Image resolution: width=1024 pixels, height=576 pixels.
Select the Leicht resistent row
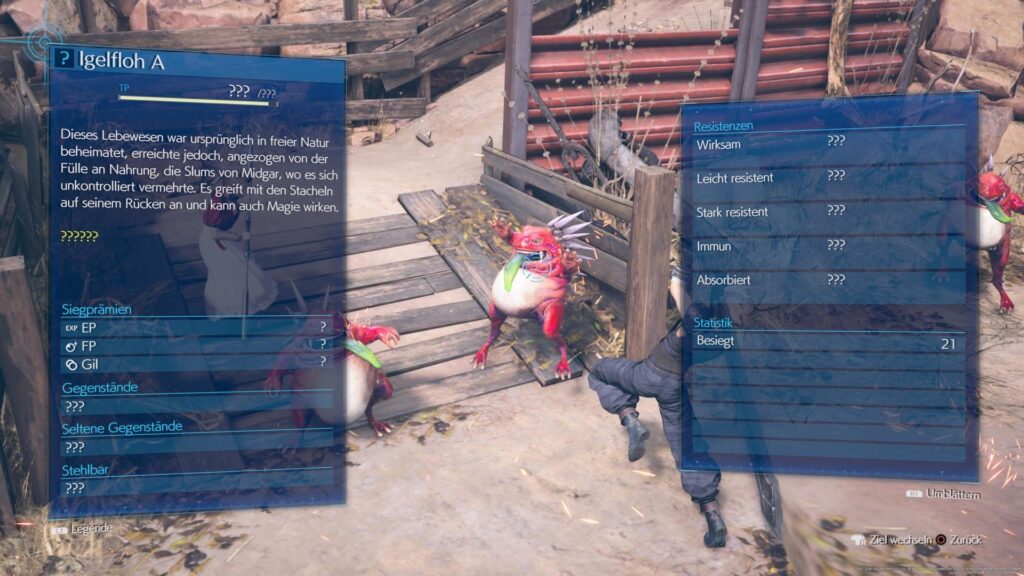pyautogui.click(x=828, y=177)
